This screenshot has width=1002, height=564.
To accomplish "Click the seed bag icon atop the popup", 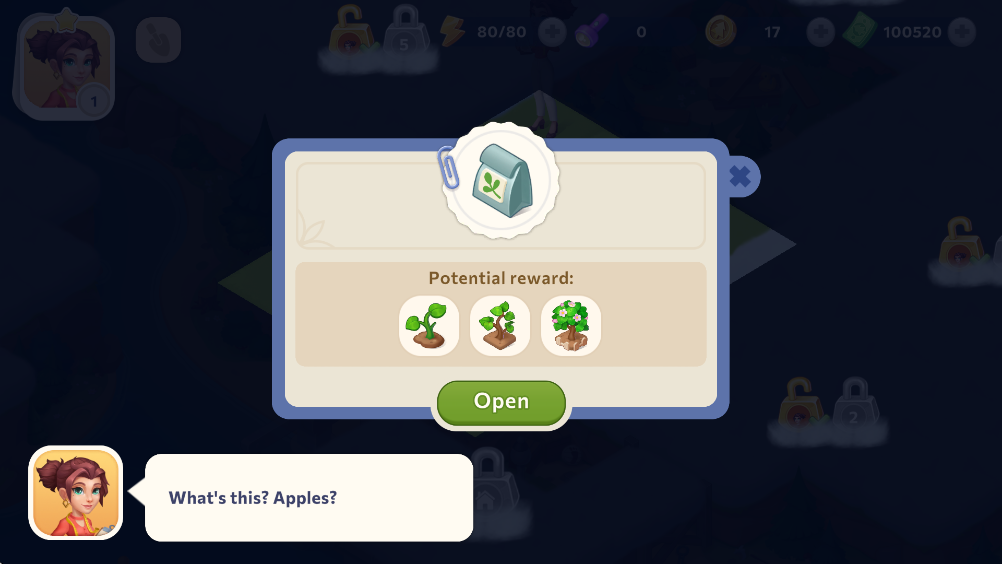I will click(501, 180).
